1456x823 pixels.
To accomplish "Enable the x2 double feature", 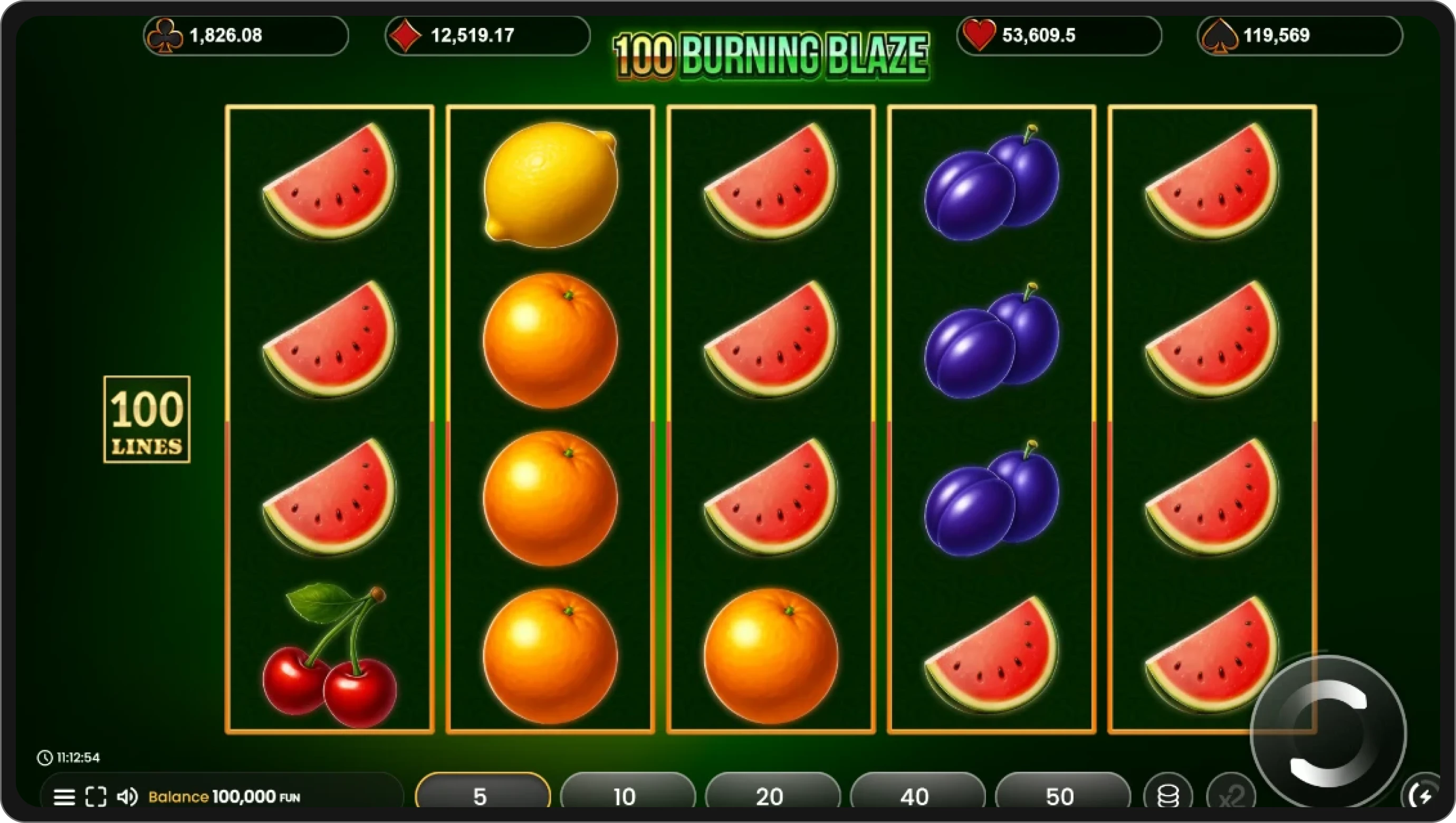I will pos(1234,796).
